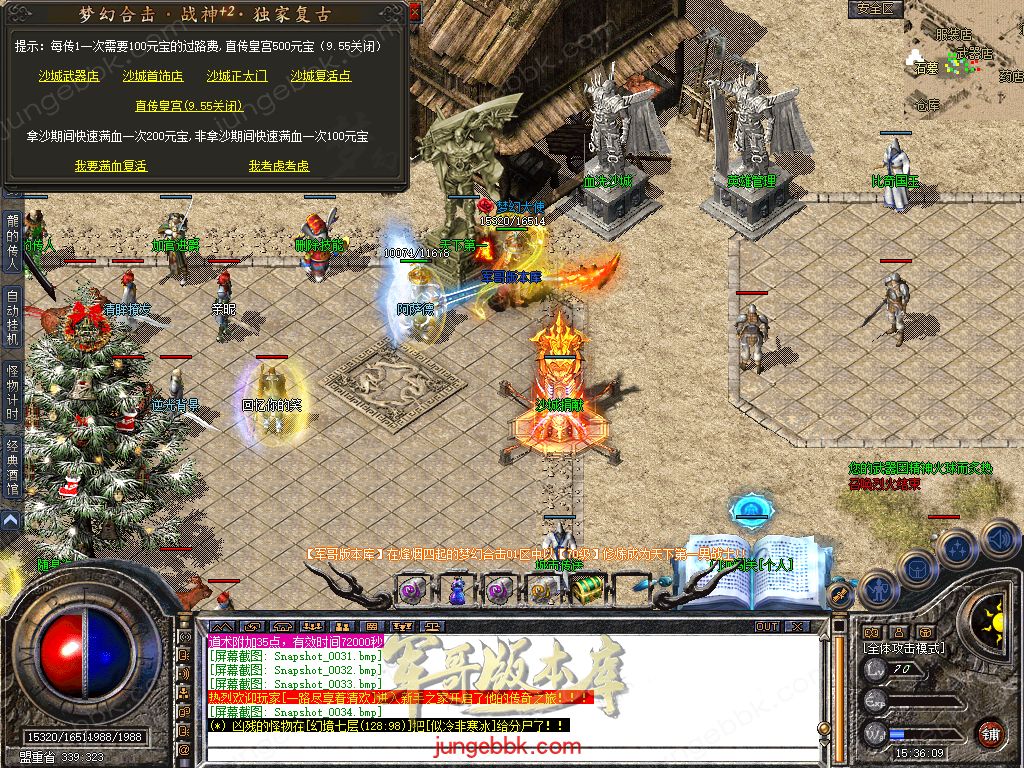
Task: Choose 我要满血复活 in the dialog
Action: [111, 166]
